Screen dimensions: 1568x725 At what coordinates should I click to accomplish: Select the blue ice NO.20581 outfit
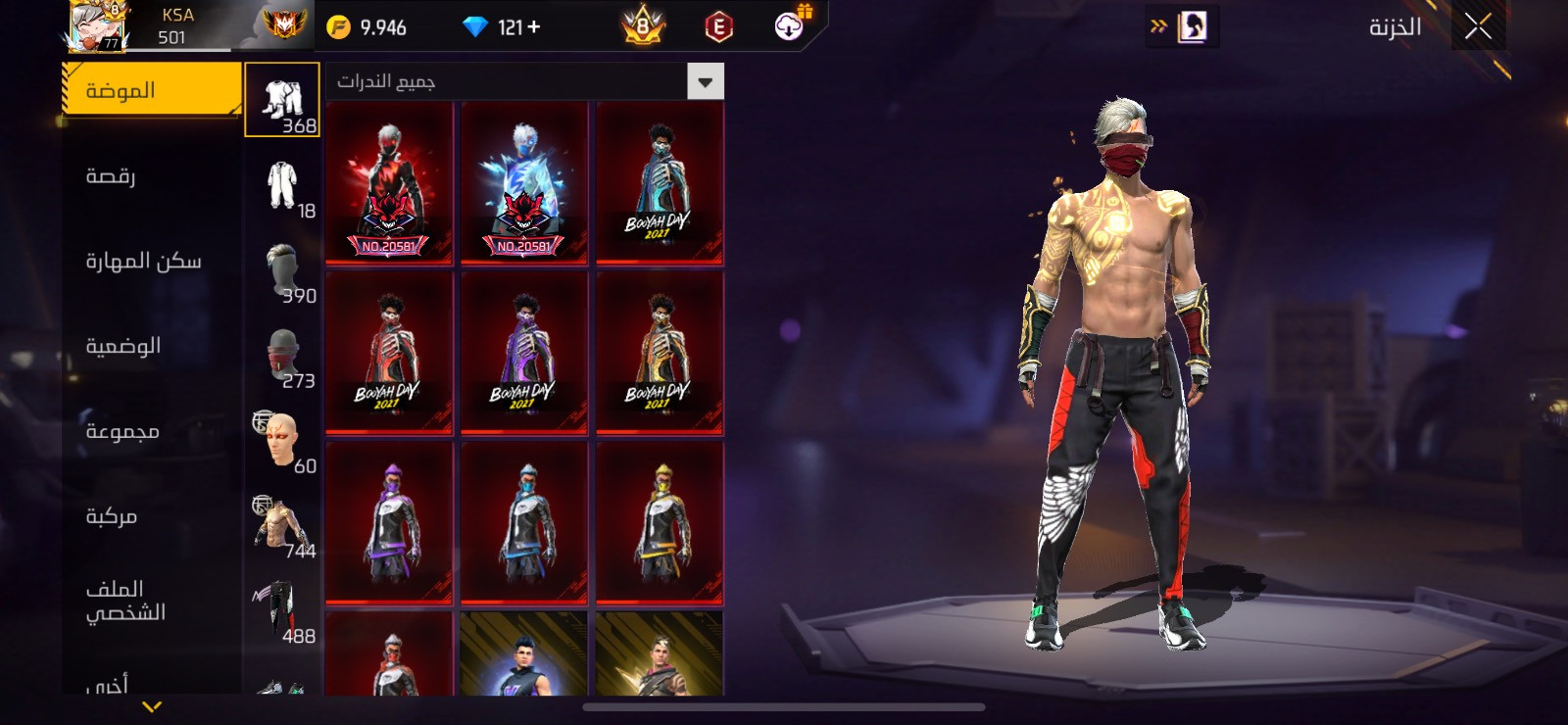[x=524, y=183]
